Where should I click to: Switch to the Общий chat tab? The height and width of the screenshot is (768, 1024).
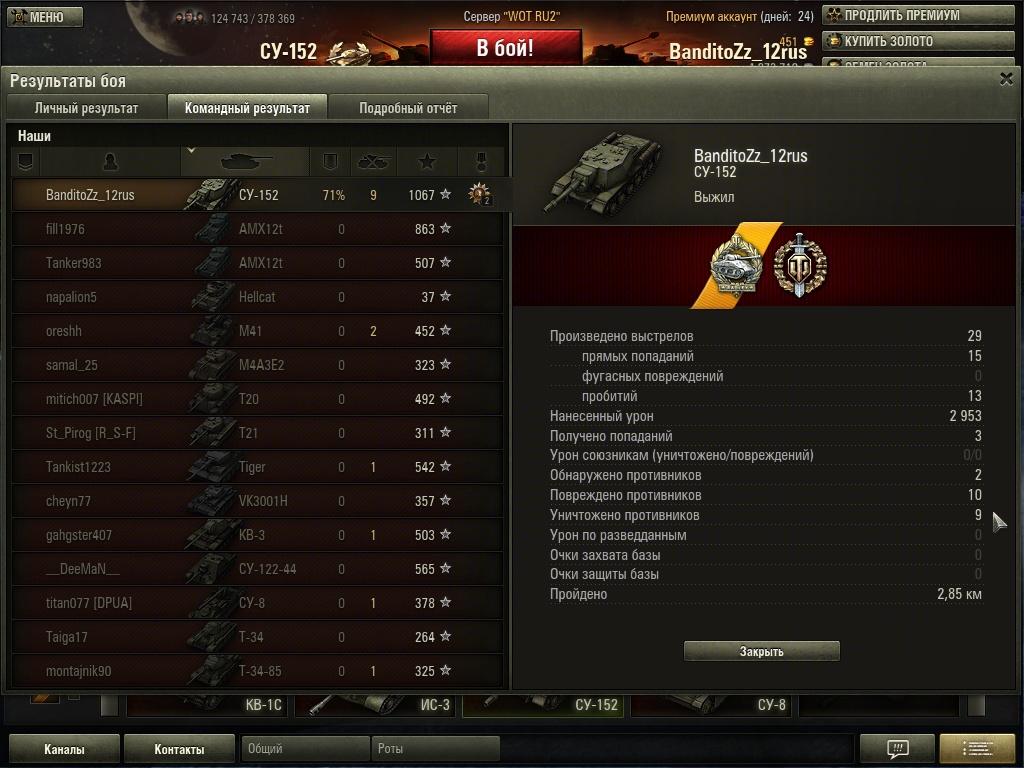pyautogui.click(x=305, y=748)
